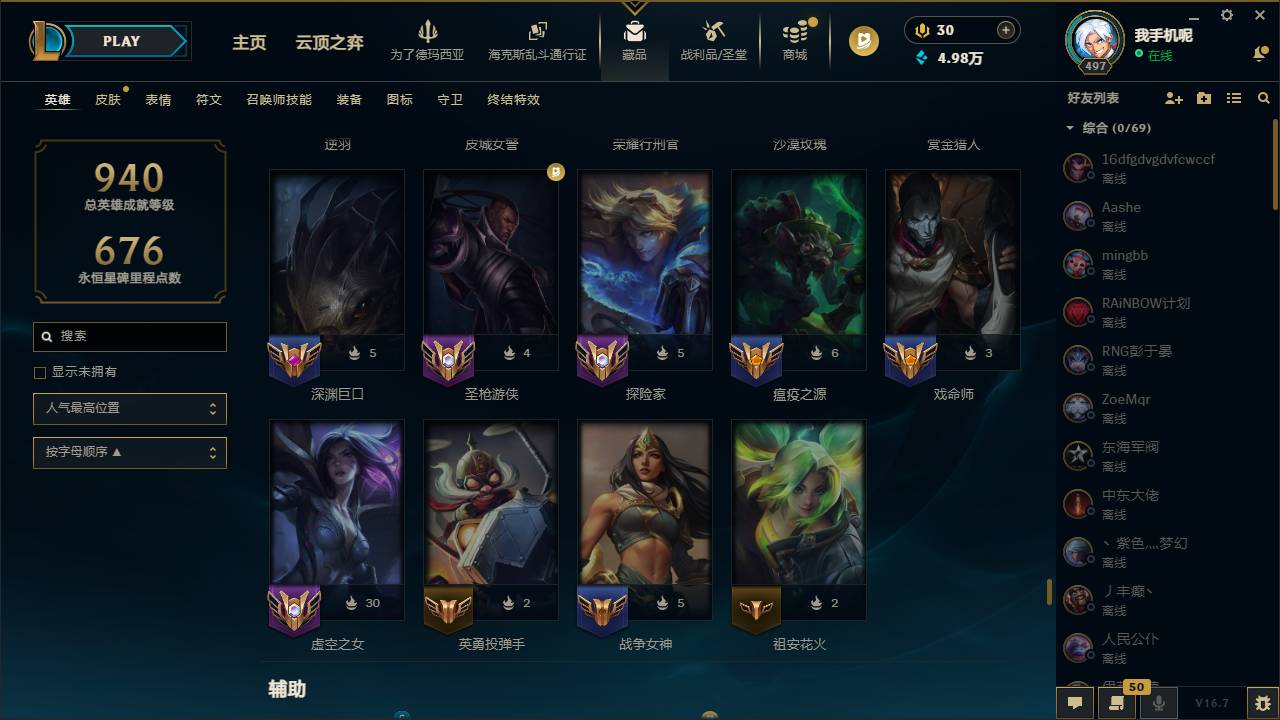1280x720 pixels.
Task: Open the chat messages panel
Action: tap(1074, 703)
